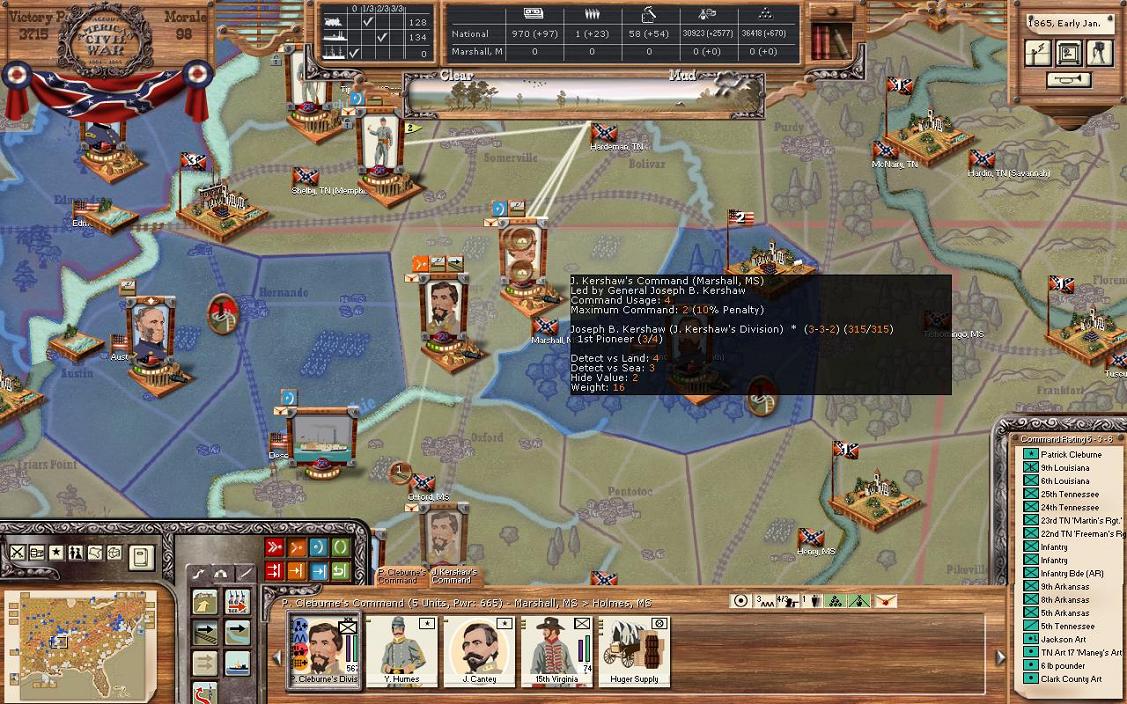
Task: Choose the green passive posture button
Action: pyautogui.click(x=340, y=547)
